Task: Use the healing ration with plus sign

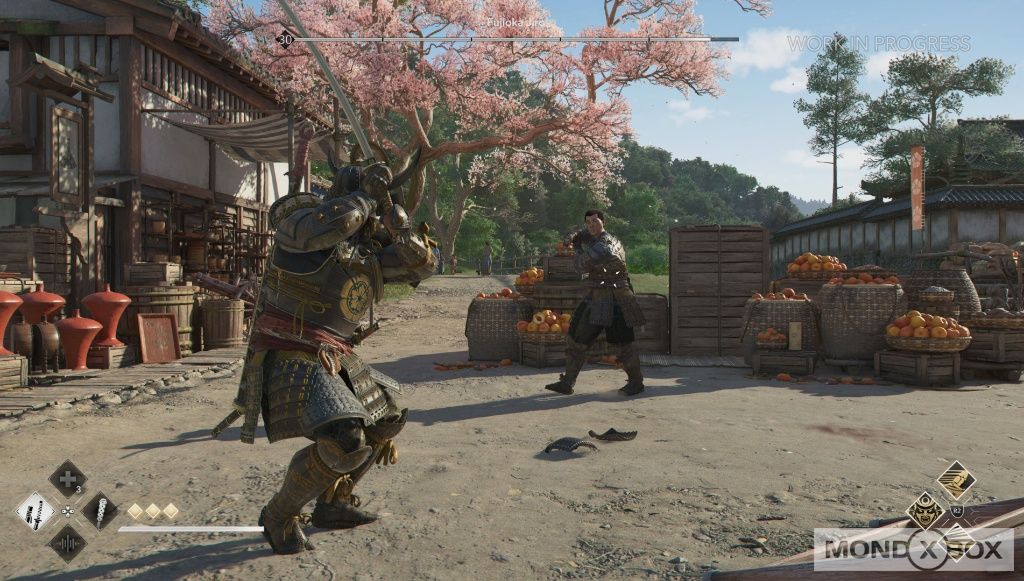Action: (67, 478)
